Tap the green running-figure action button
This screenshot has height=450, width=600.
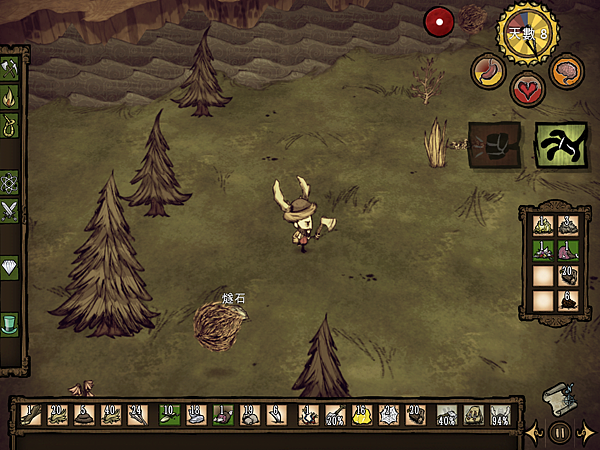pos(560,142)
